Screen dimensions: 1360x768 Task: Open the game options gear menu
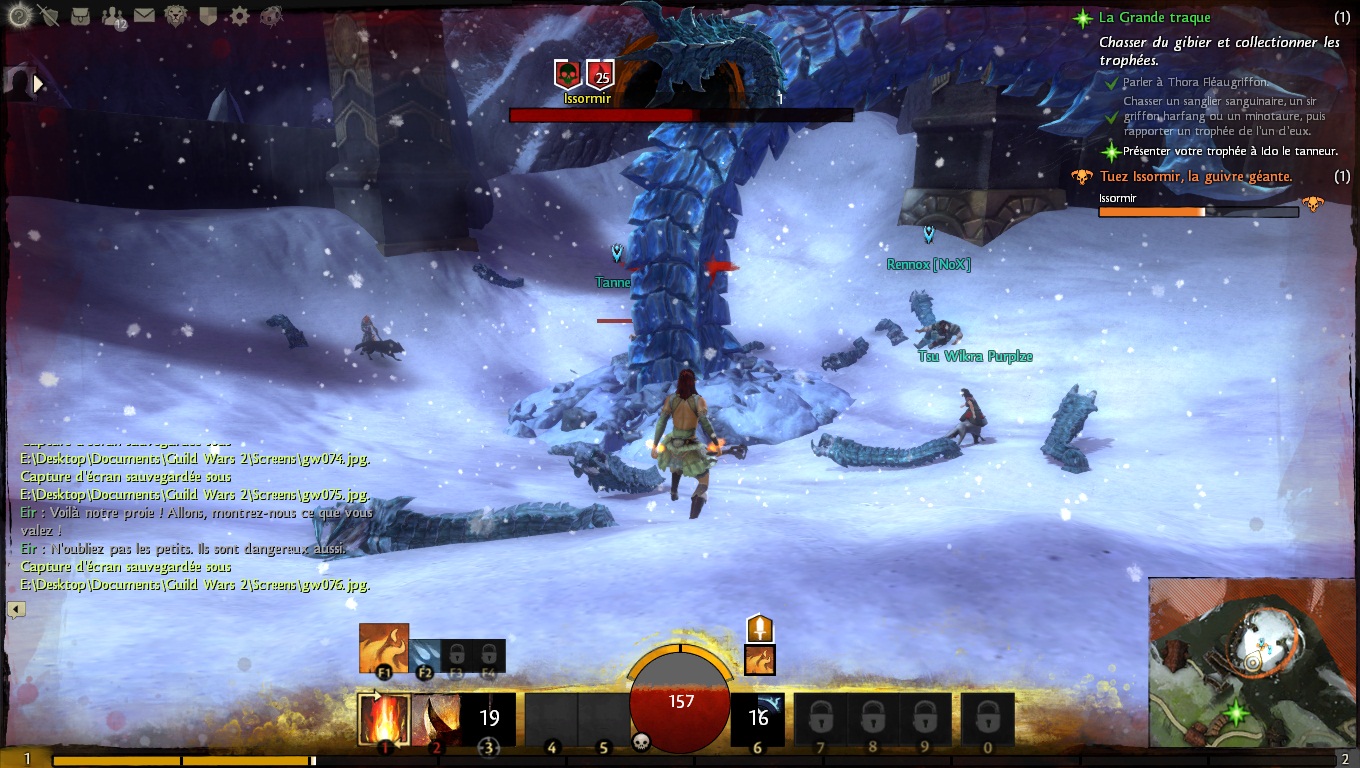tap(239, 15)
